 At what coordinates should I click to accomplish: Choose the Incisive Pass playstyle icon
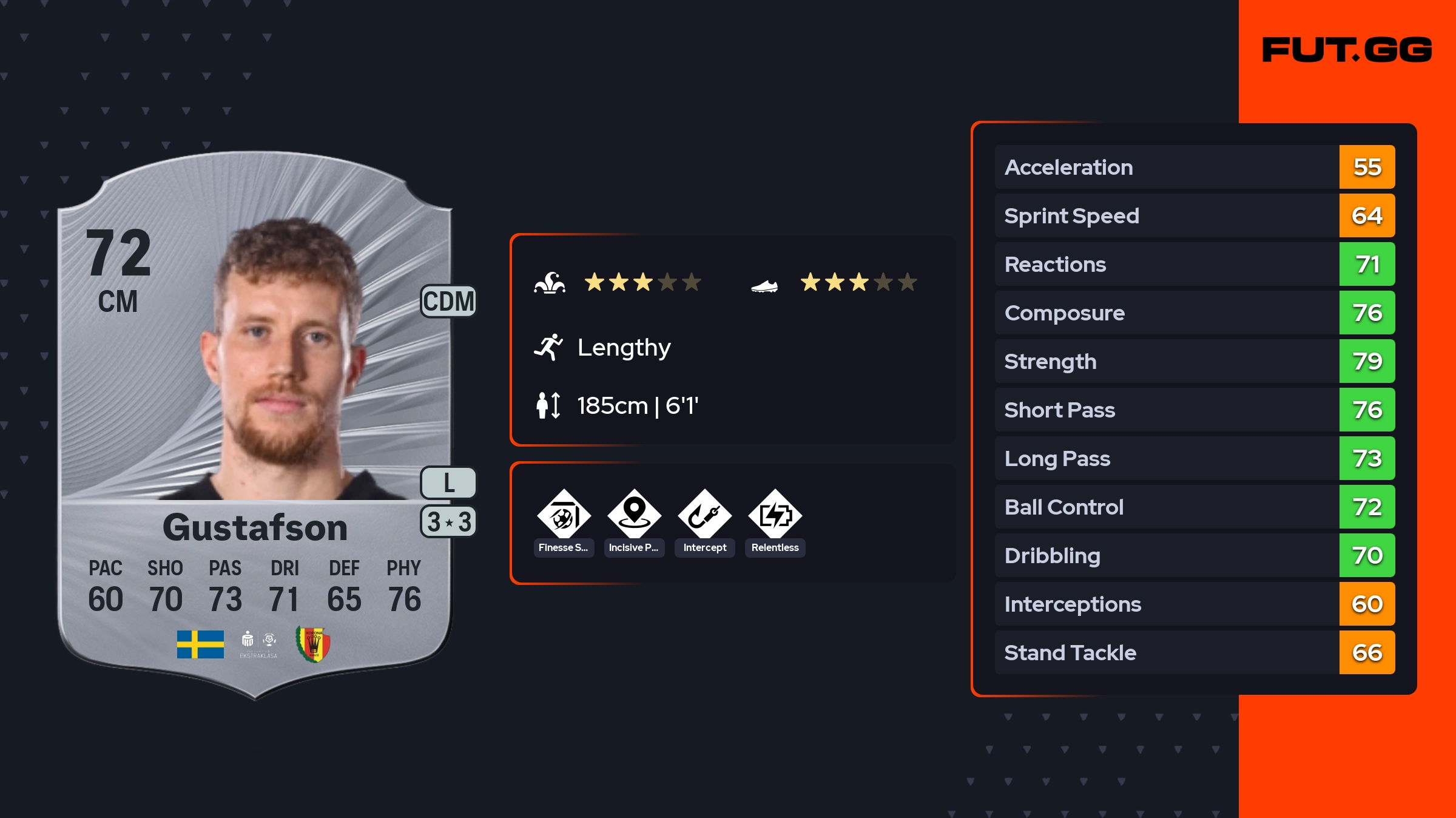coord(634,516)
